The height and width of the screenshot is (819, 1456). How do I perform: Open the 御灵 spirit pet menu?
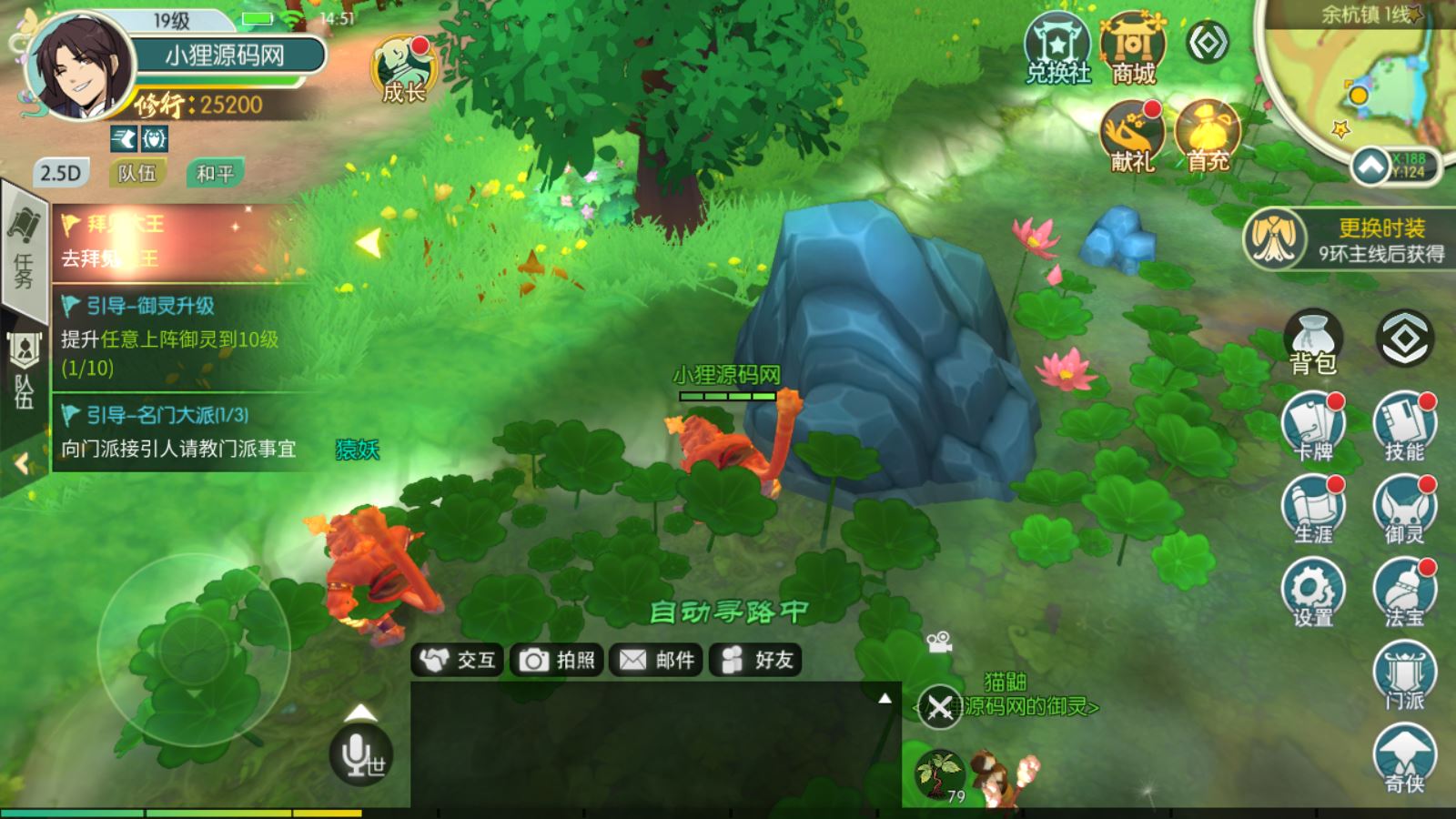(1404, 510)
